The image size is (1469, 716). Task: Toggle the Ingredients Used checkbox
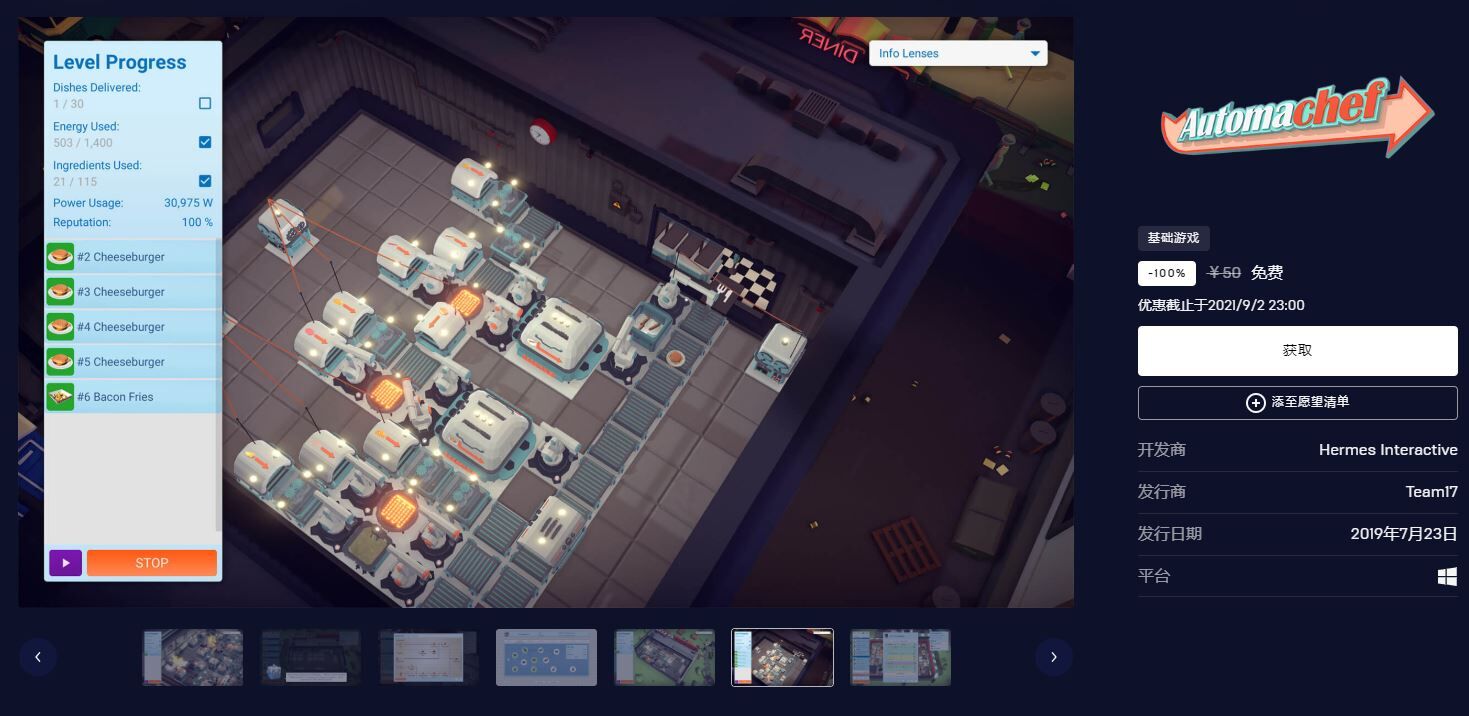(205, 181)
